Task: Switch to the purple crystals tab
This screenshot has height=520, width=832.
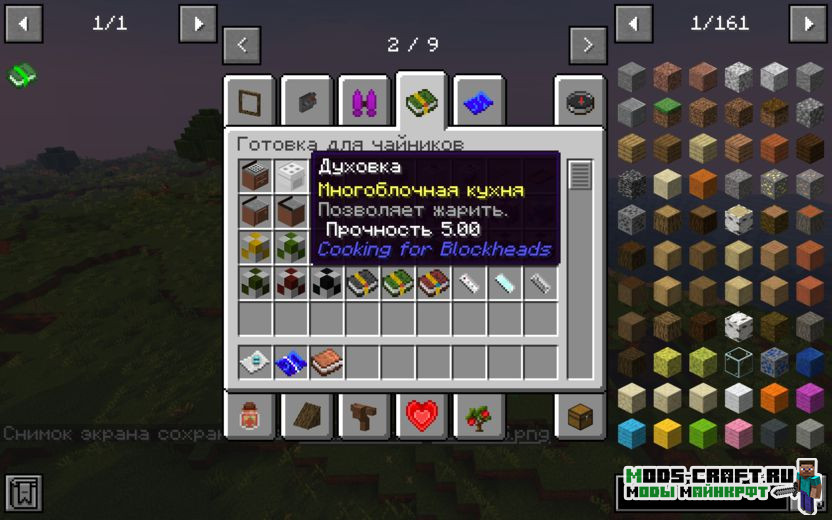Action: (364, 101)
